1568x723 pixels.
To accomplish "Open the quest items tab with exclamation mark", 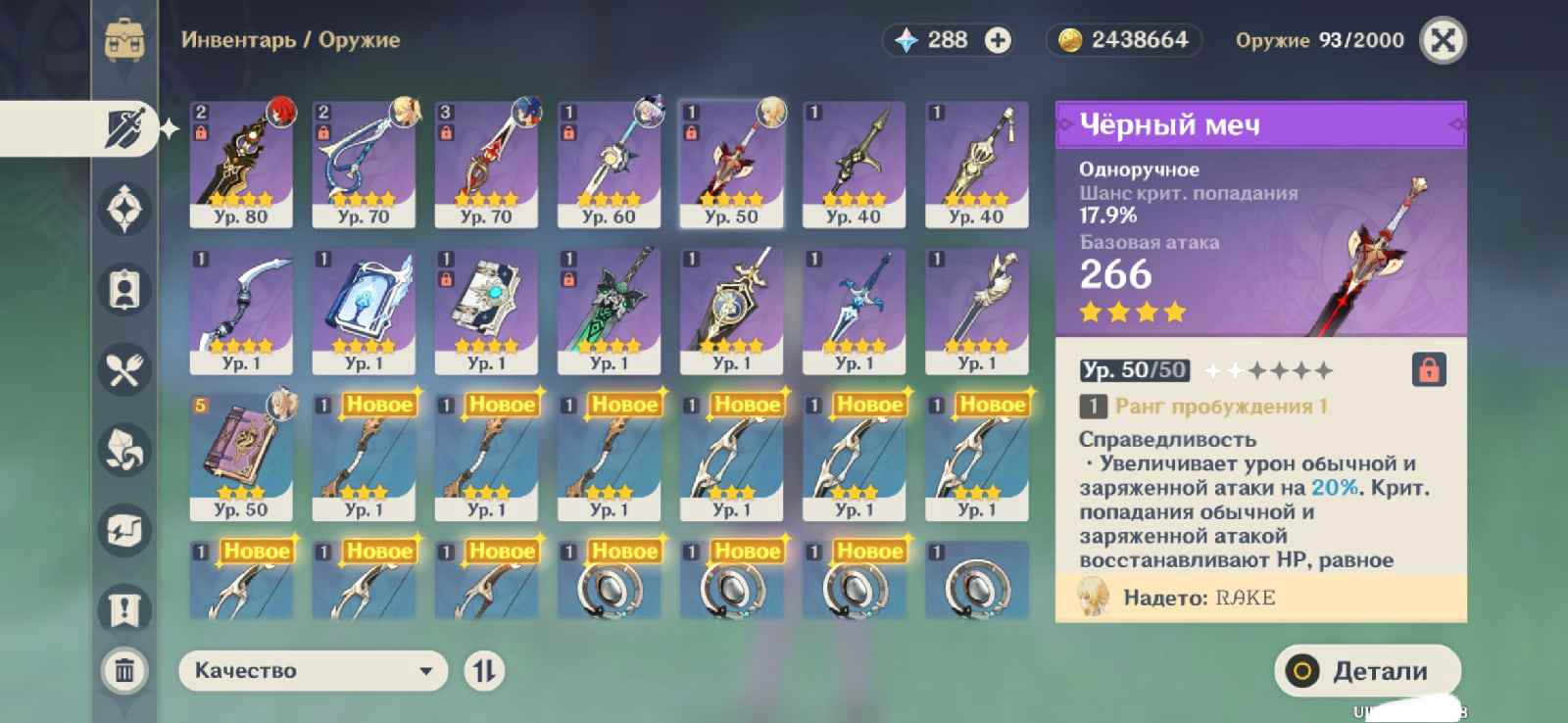I will [x=124, y=609].
